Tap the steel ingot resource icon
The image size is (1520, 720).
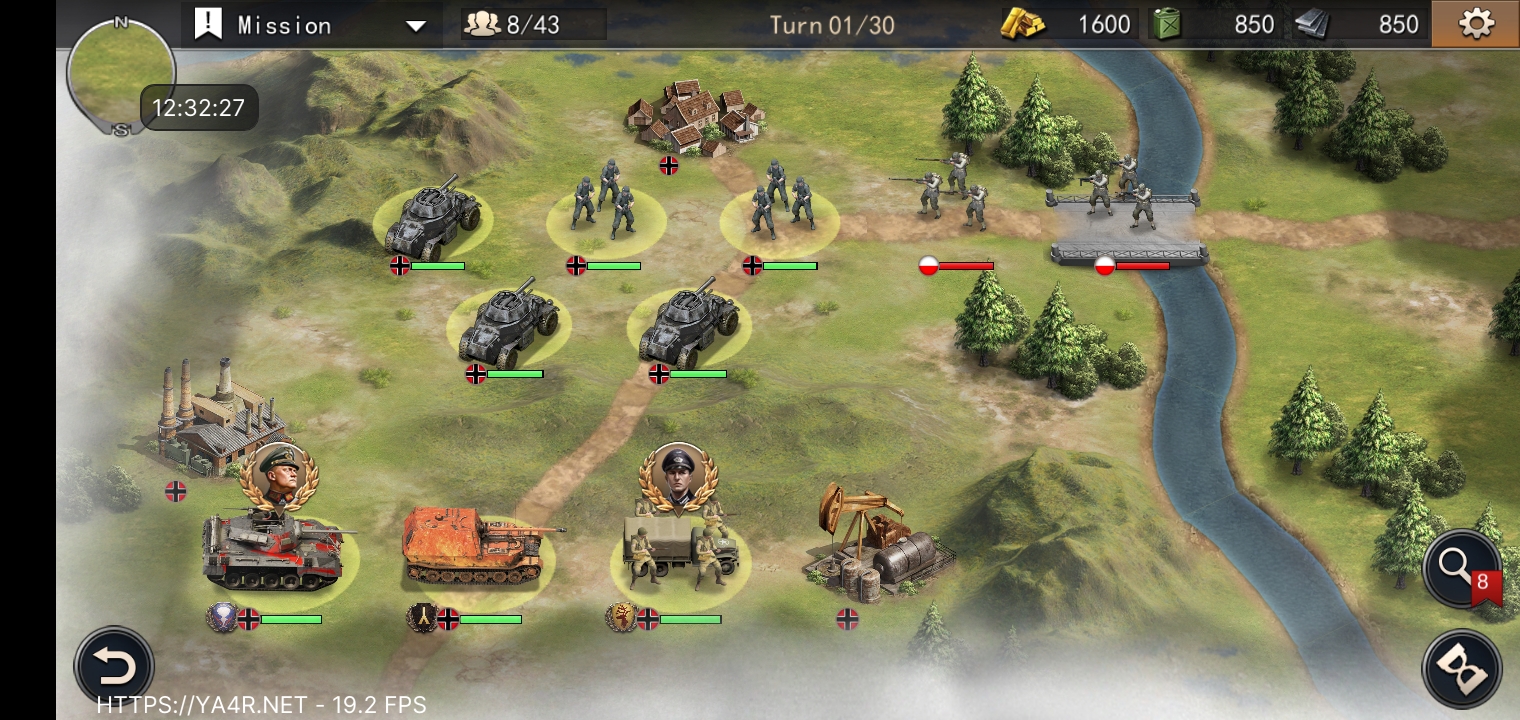(x=1312, y=25)
